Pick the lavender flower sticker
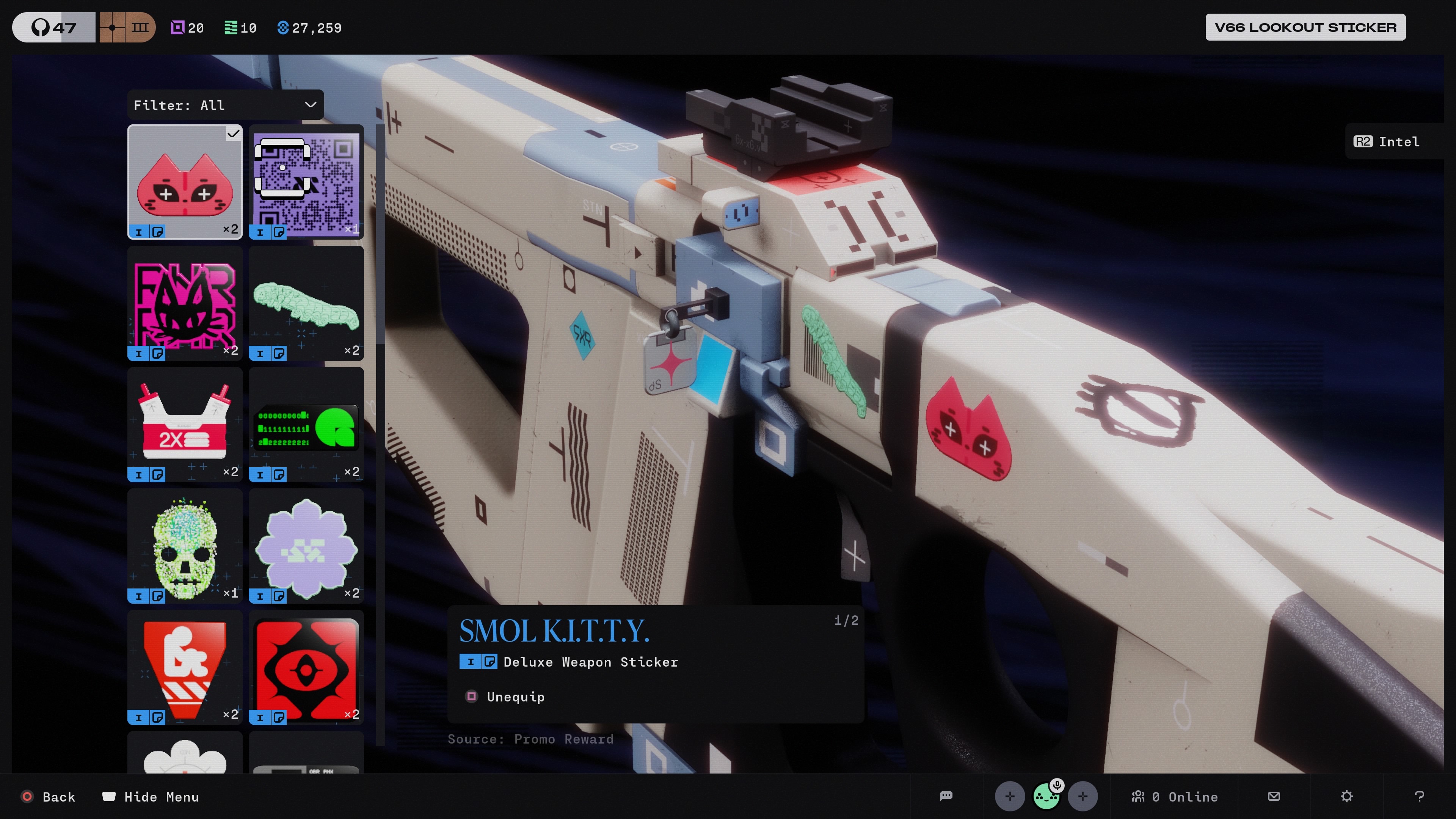The height and width of the screenshot is (819, 1456). tap(306, 546)
